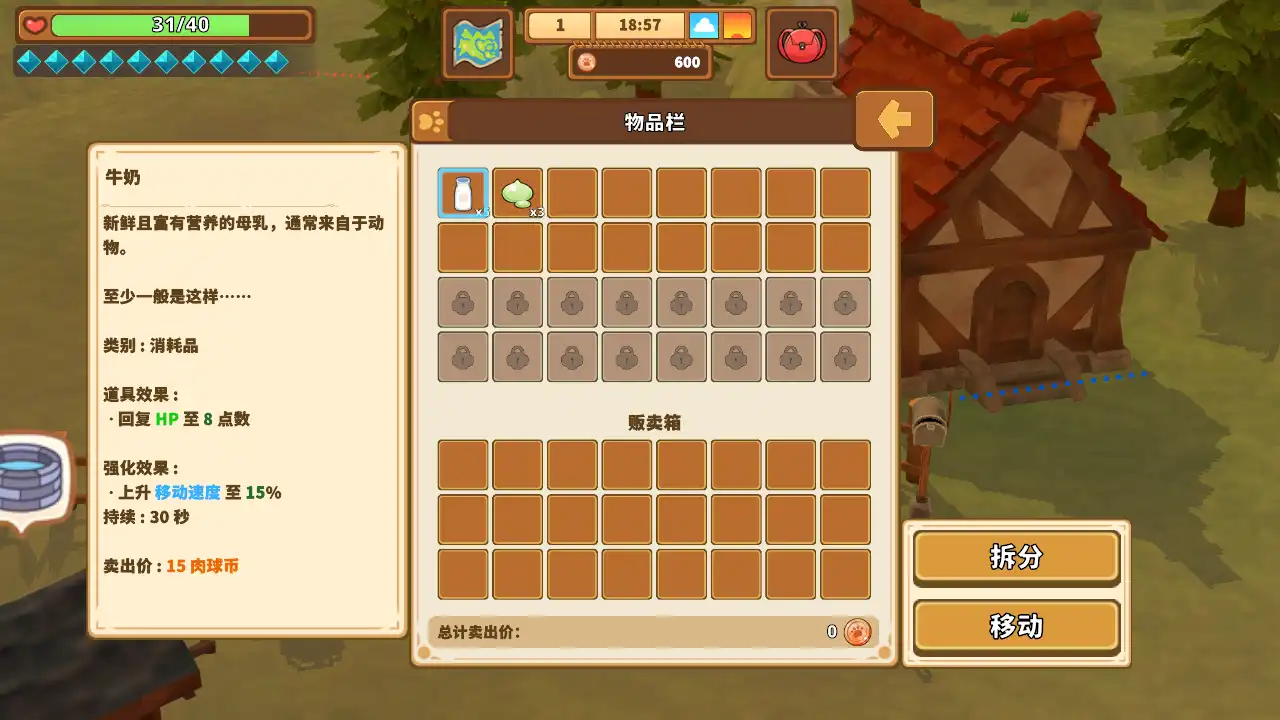Viewport: 1280px width, 720px height.
Task: Click the orange back arrow above the inventory
Action: [893, 118]
